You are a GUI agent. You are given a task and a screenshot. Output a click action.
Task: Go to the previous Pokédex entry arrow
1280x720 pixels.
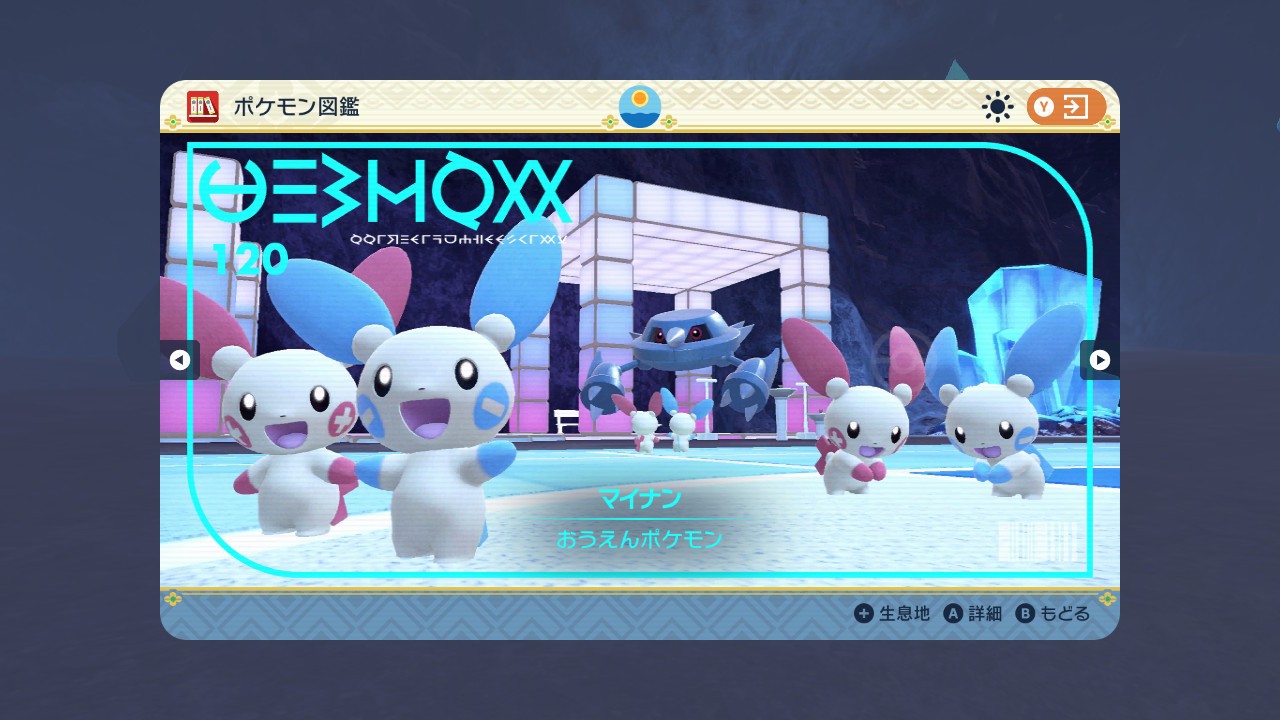(180, 360)
